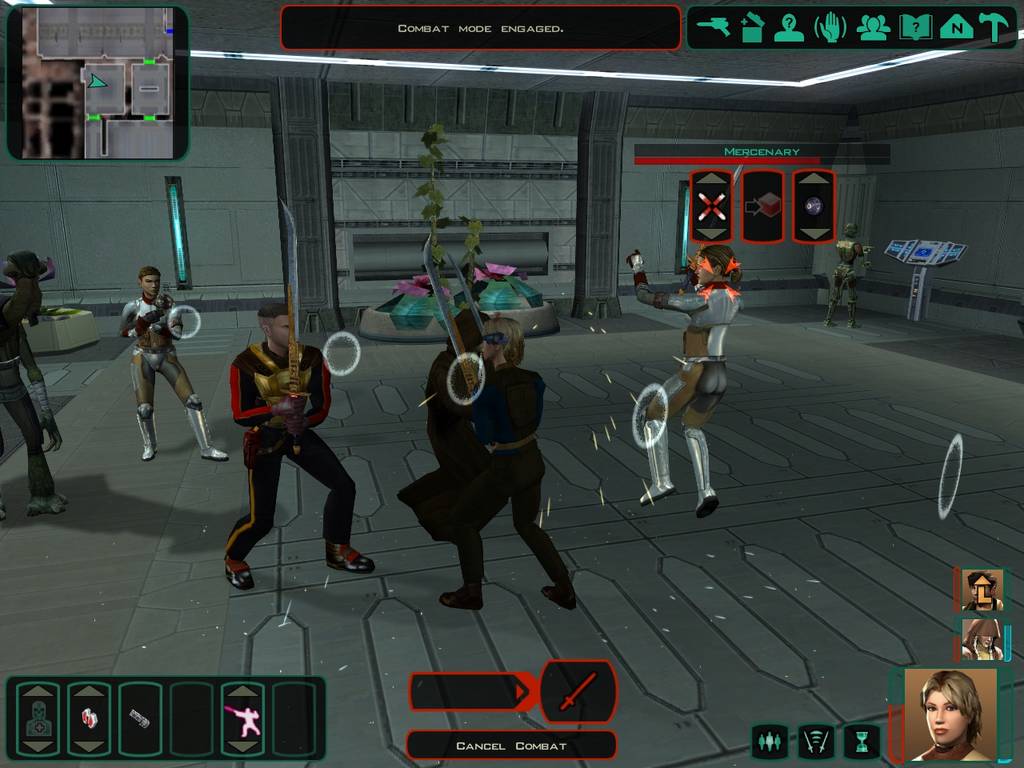The image size is (1024, 768).
Task: Cancel Combat
Action: pos(511,745)
